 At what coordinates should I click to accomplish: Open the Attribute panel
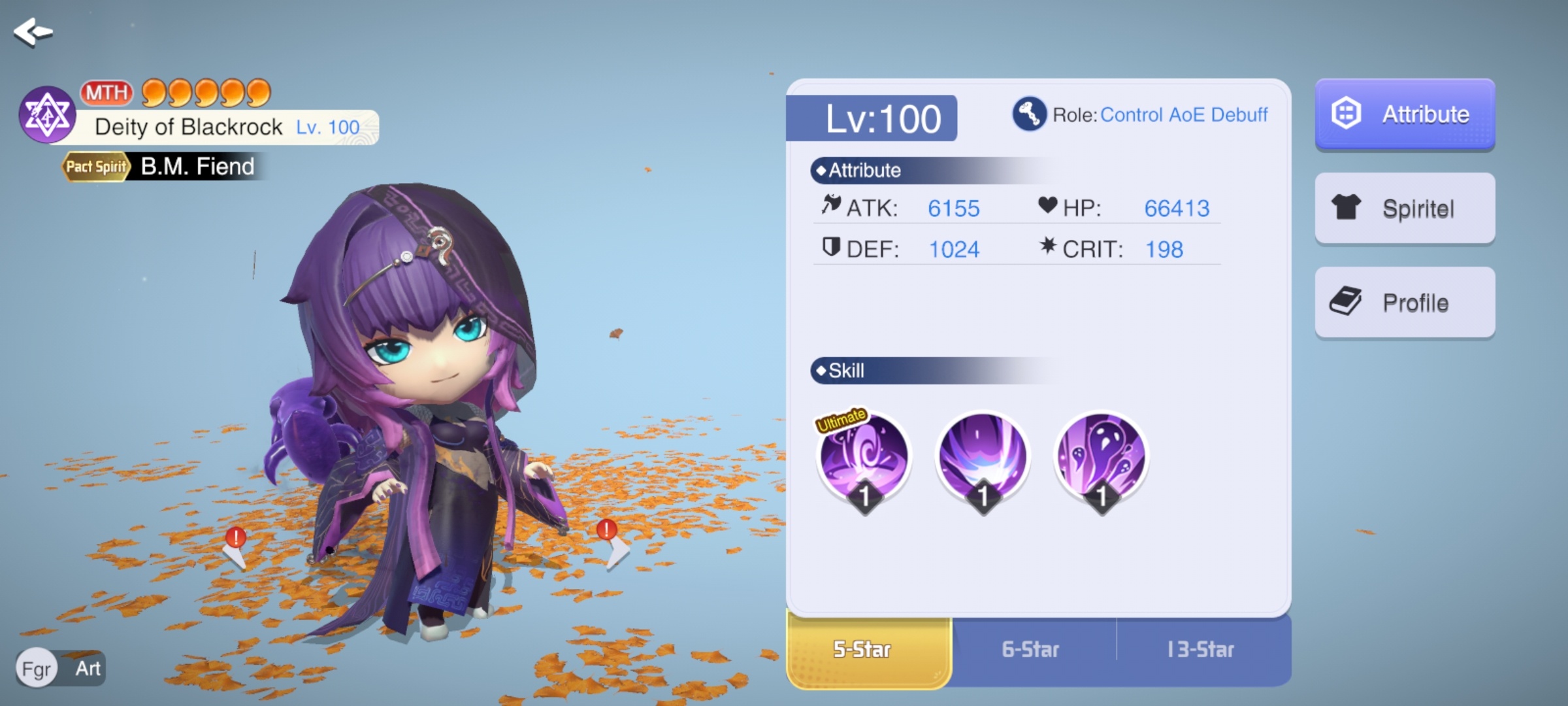[1405, 114]
